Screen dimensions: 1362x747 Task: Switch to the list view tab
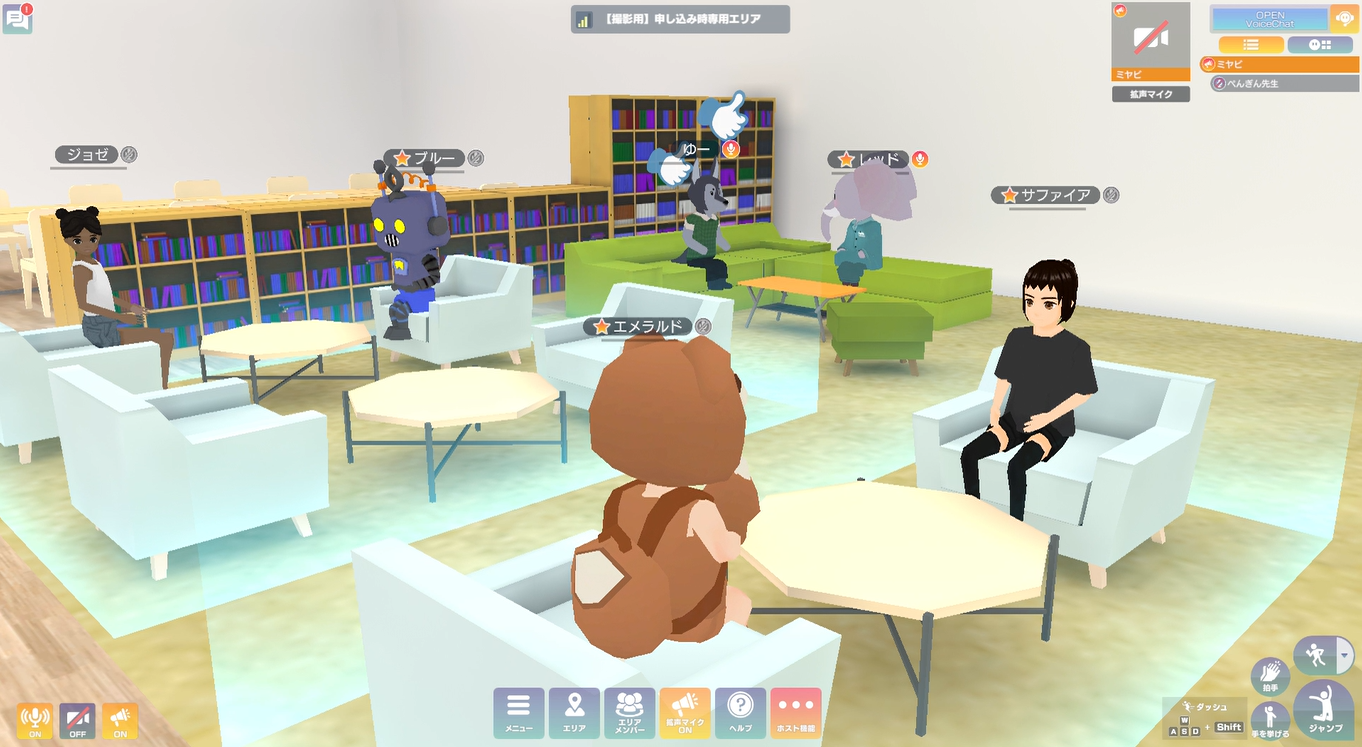pyautogui.click(x=1250, y=45)
